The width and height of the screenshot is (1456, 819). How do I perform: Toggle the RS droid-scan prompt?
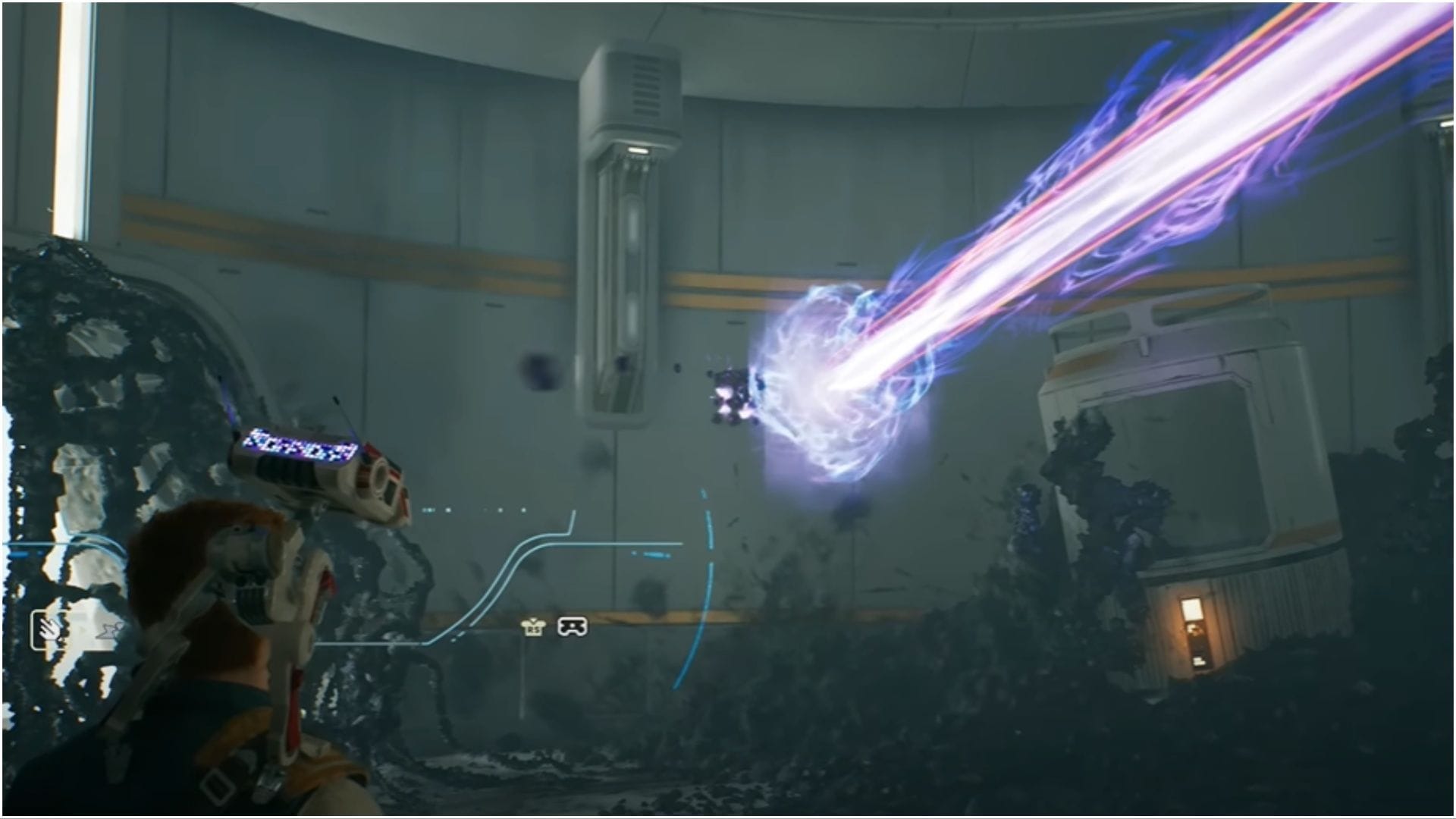(x=533, y=628)
